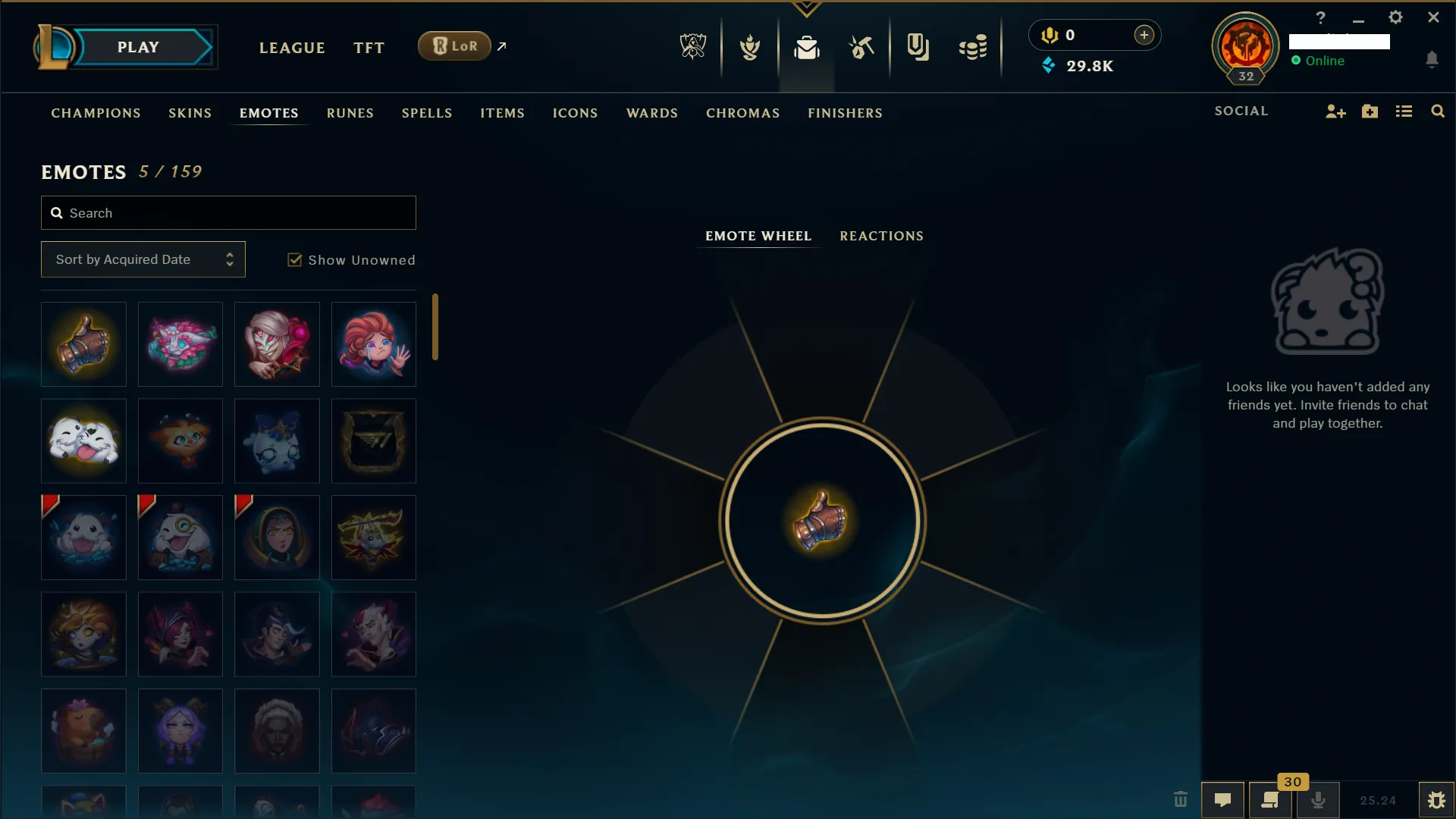Open the Store coins icon
1456x819 pixels.
[x=973, y=47]
